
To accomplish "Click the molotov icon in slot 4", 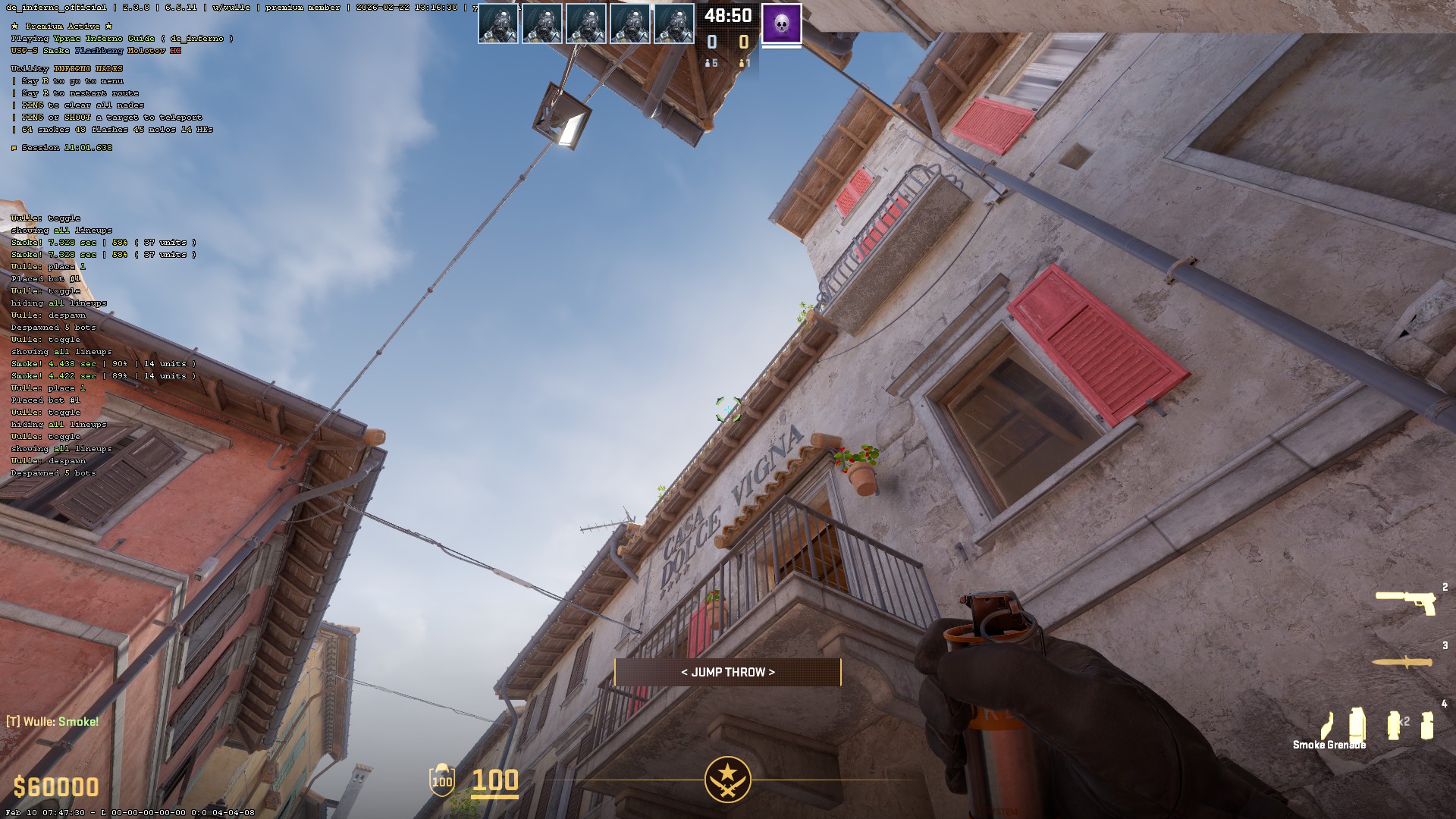I will pyautogui.click(x=1326, y=726).
